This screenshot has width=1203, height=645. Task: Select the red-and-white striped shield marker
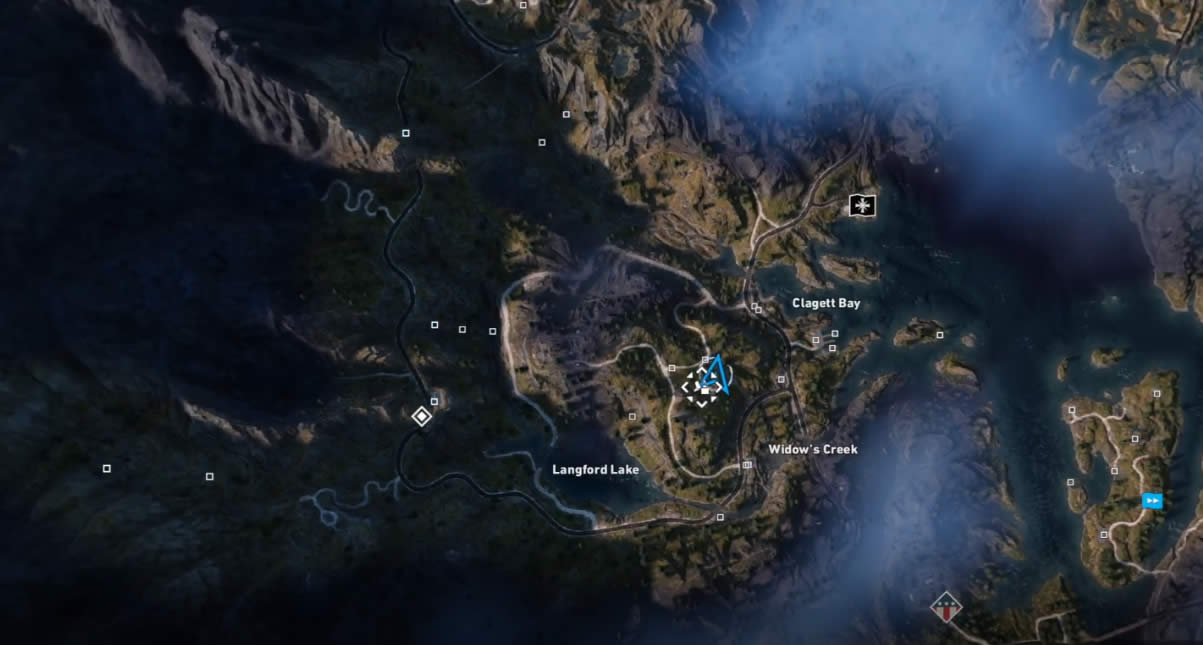(945, 606)
